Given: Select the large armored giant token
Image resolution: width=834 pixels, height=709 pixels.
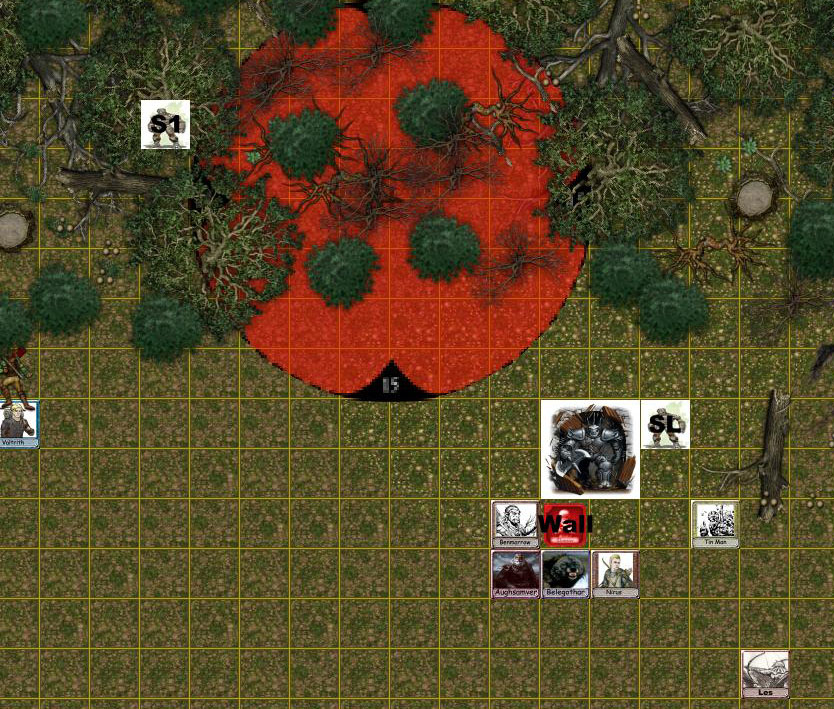Looking at the screenshot, I should click(x=590, y=449).
